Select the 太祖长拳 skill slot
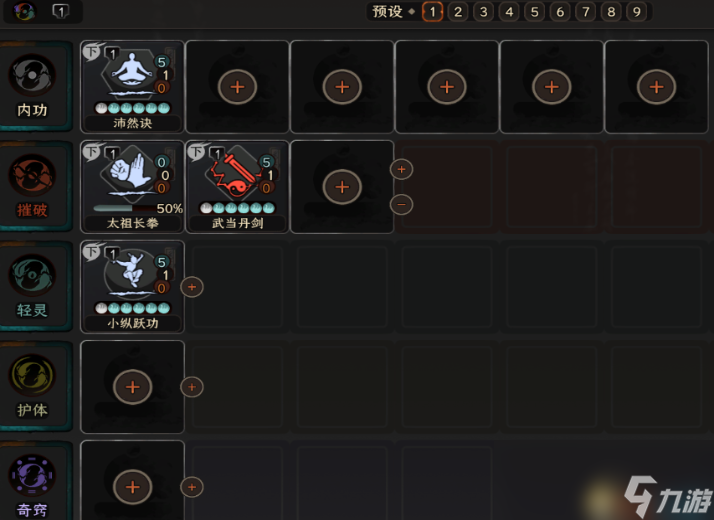The height and width of the screenshot is (520, 714). (x=133, y=186)
